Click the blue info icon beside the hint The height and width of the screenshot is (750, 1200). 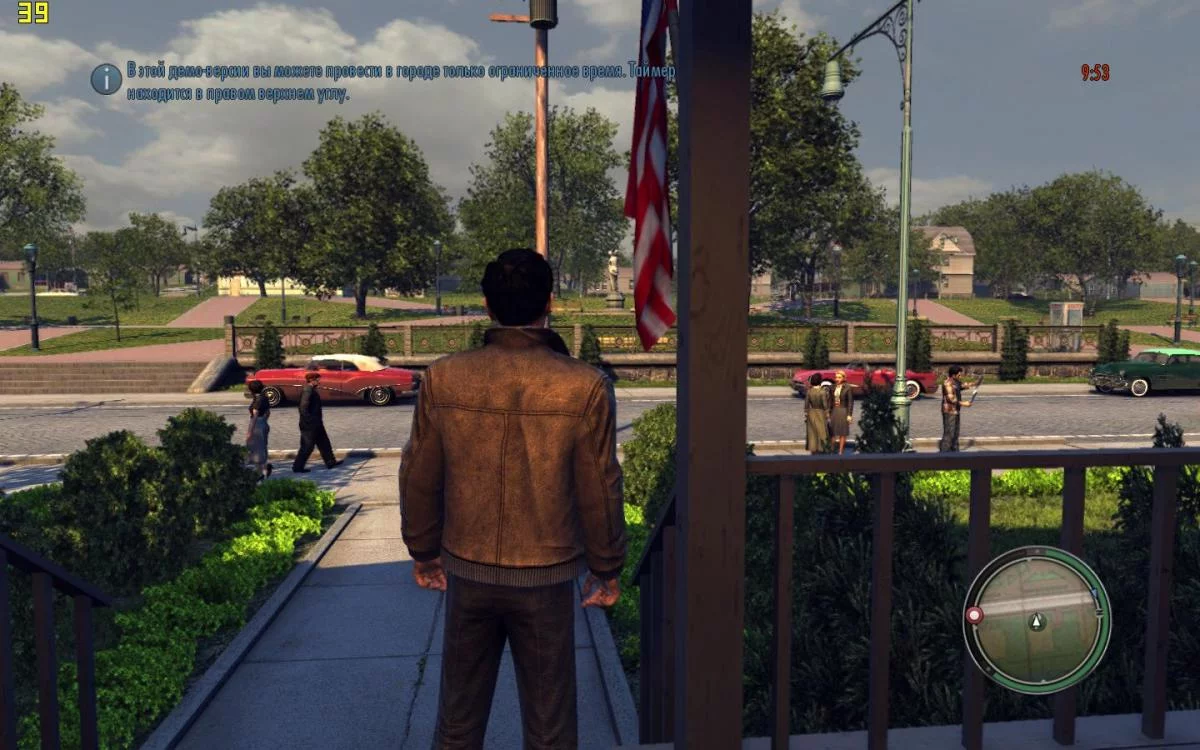106,79
